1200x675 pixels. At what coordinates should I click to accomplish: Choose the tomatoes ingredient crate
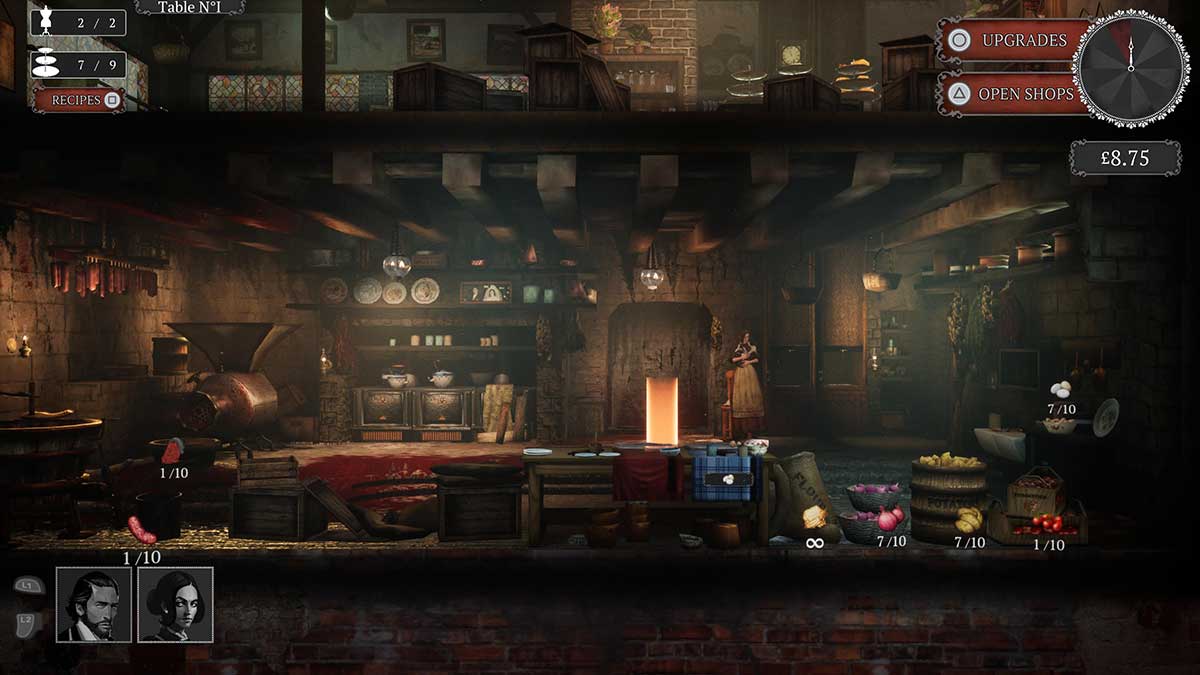[1047, 524]
